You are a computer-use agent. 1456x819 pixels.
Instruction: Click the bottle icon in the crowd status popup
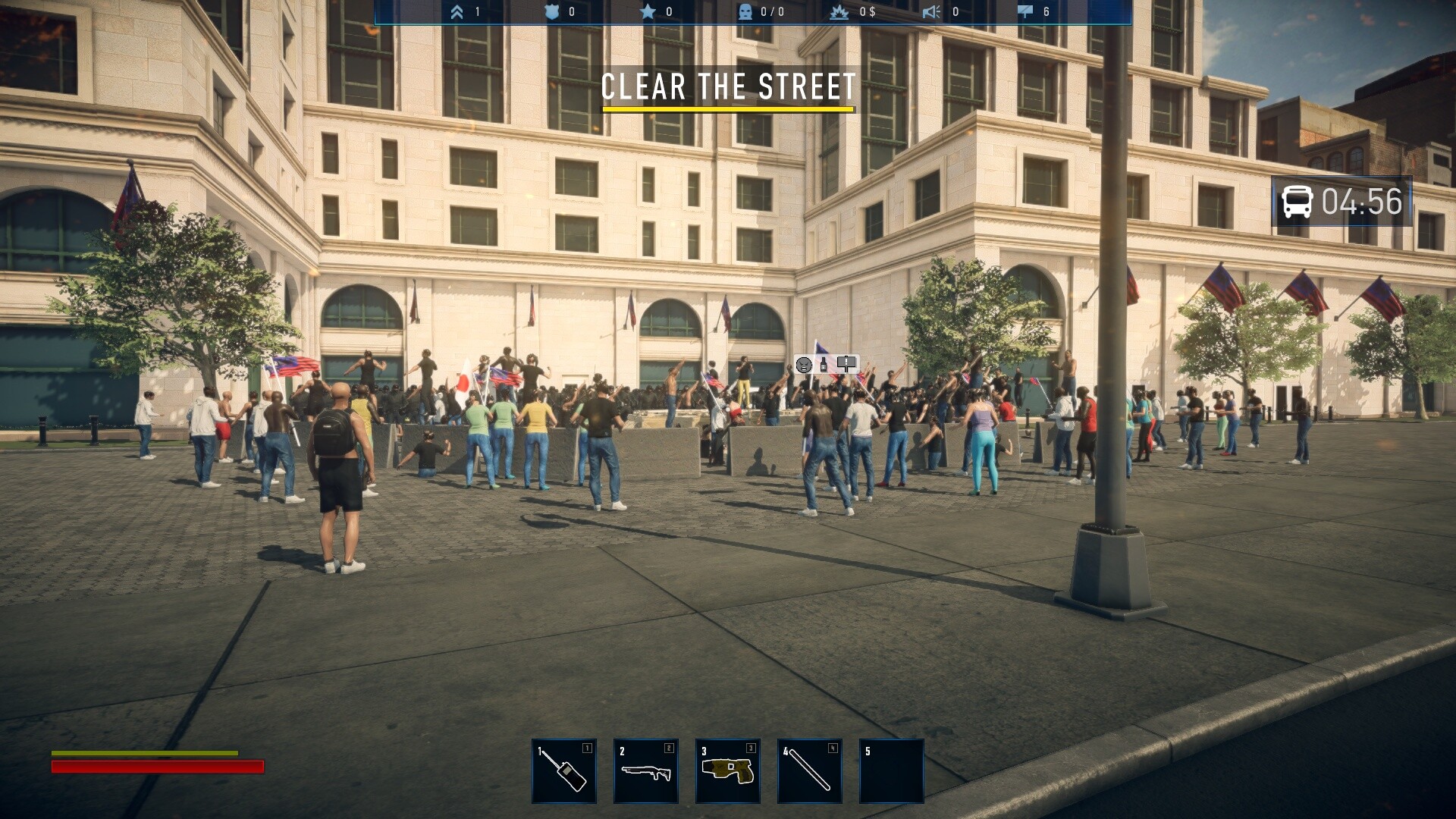coord(823,365)
